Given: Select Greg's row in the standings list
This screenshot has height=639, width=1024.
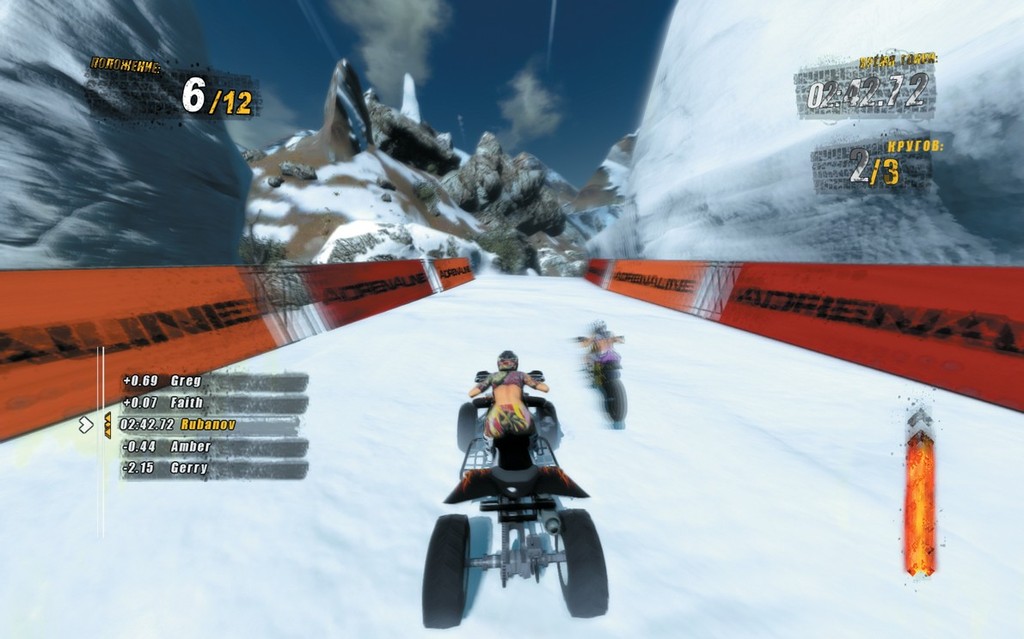Looking at the screenshot, I should coord(212,381).
